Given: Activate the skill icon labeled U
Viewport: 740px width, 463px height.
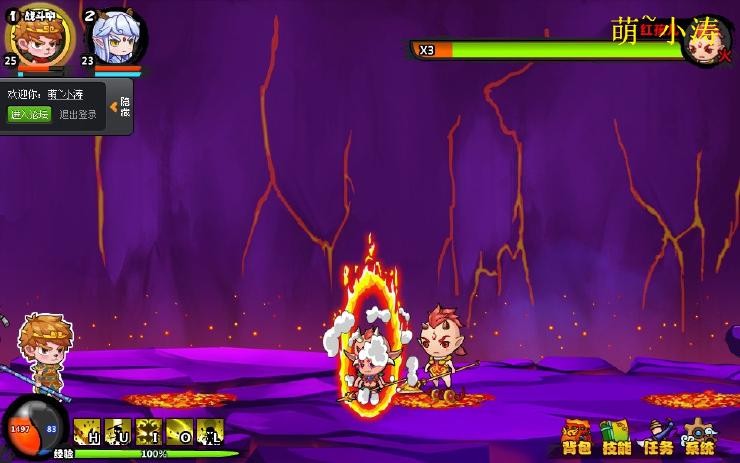Looking at the screenshot, I should 118,432.
